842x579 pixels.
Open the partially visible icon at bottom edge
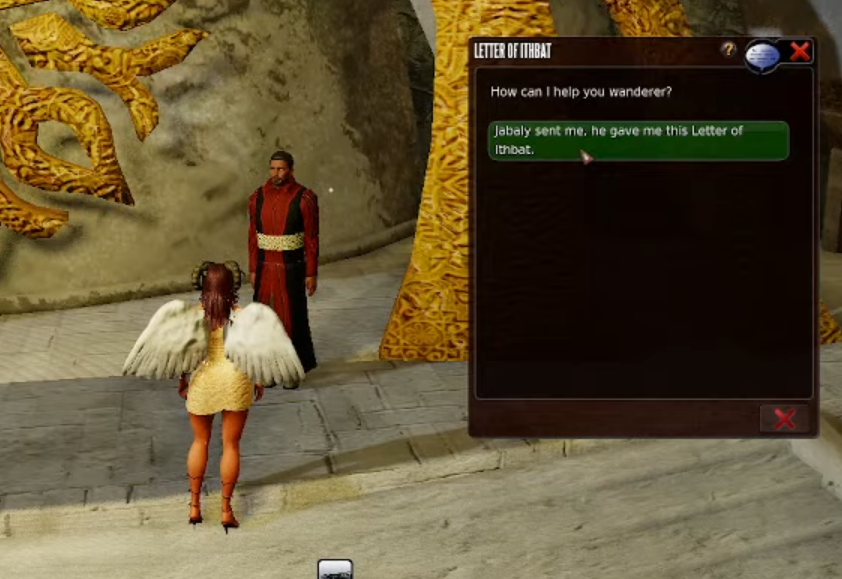click(335, 569)
